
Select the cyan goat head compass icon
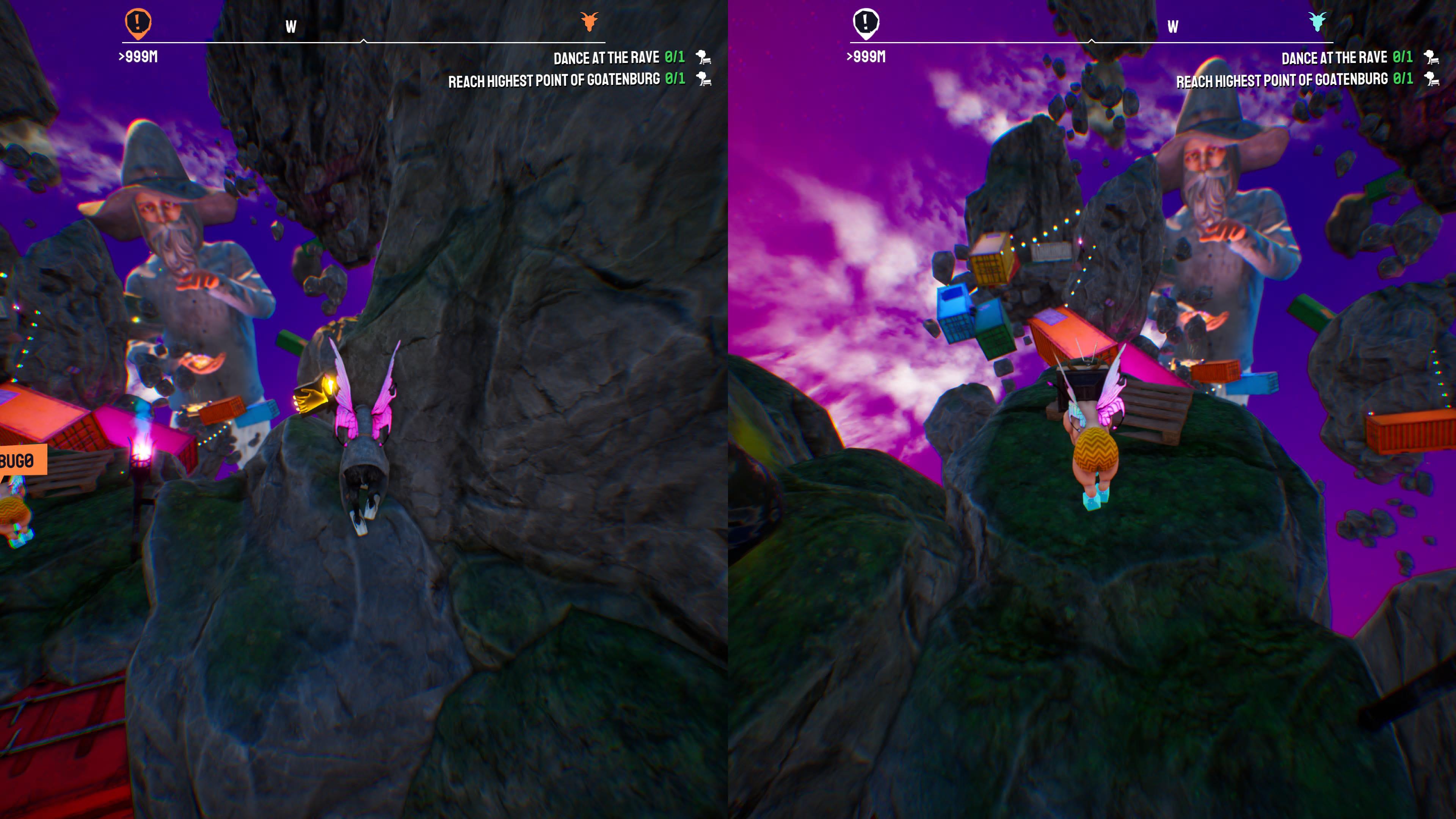[x=1317, y=22]
